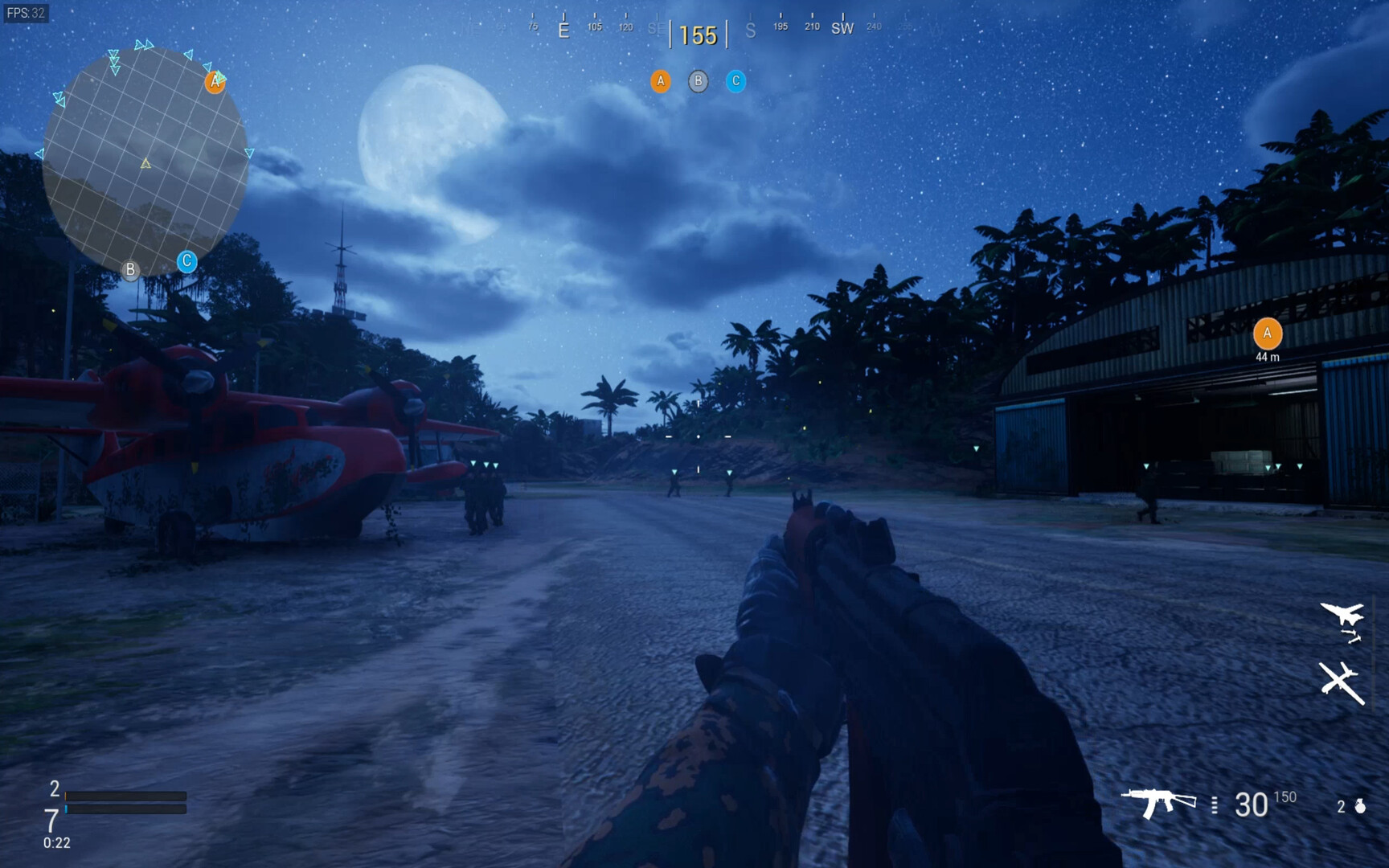Screen dimensions: 1389x868
Task: Click the grenade icon next to the count 2
Action: [1358, 804]
